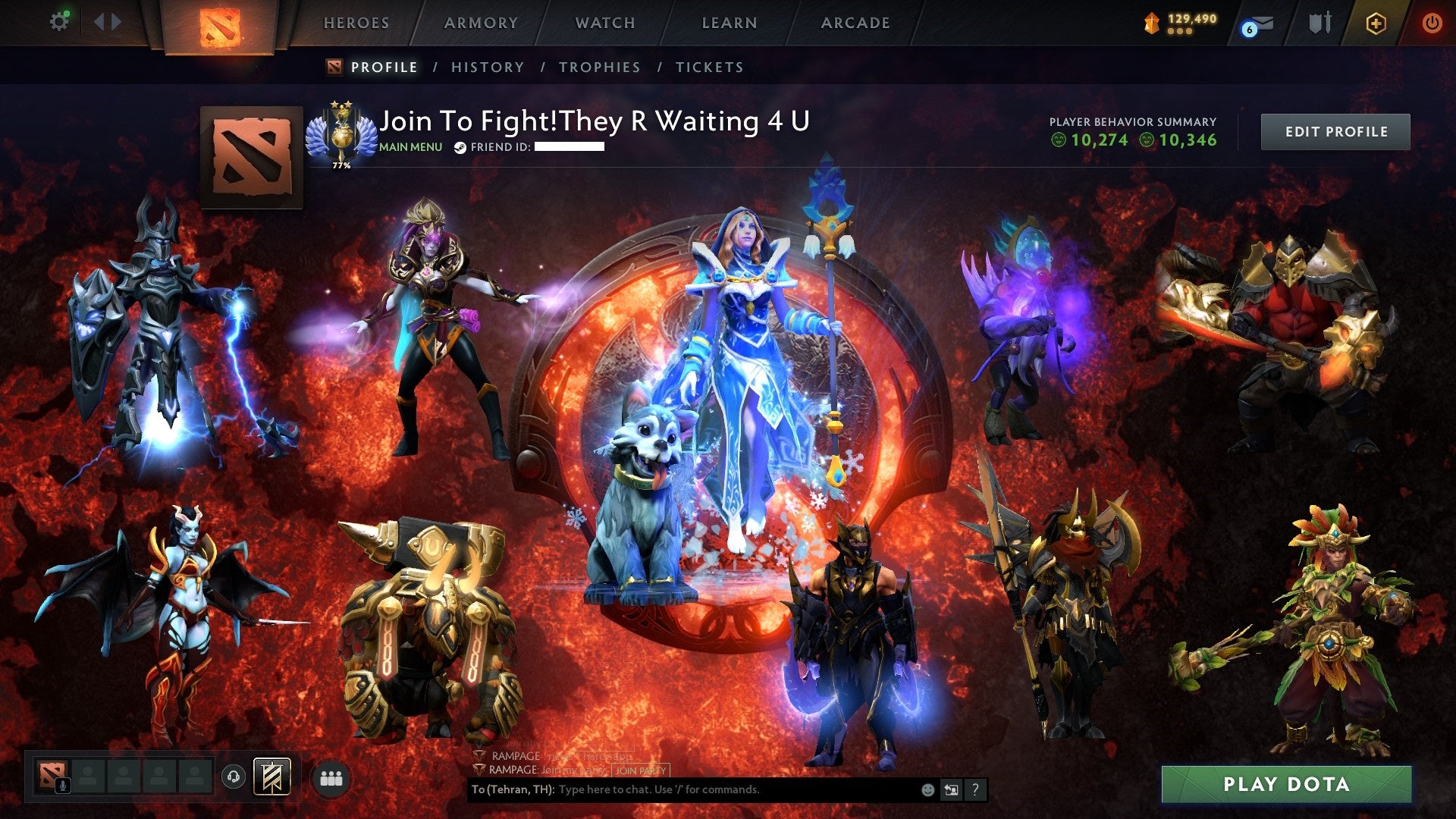The width and height of the screenshot is (1456, 819).
Task: Open chat region selector labeled To (Tehran, TH)
Action: point(513,789)
